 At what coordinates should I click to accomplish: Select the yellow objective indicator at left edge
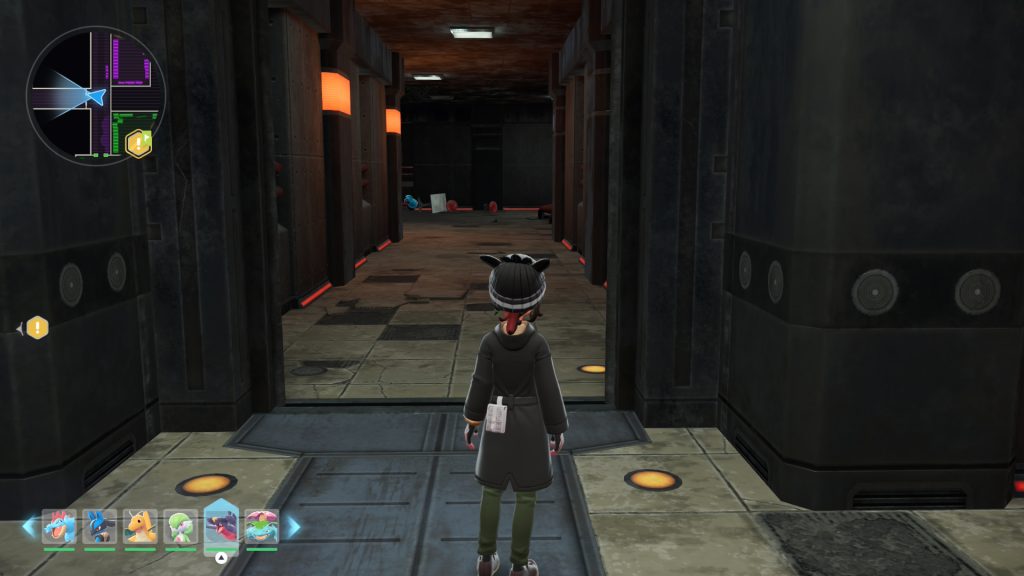click(x=37, y=327)
